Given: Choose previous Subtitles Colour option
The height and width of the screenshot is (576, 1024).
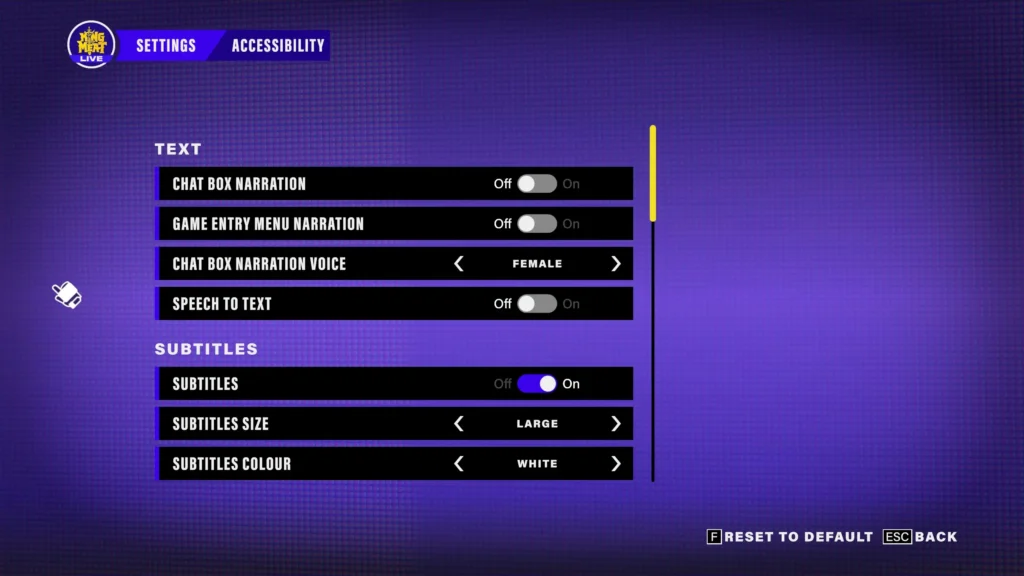Looking at the screenshot, I should click(459, 464).
